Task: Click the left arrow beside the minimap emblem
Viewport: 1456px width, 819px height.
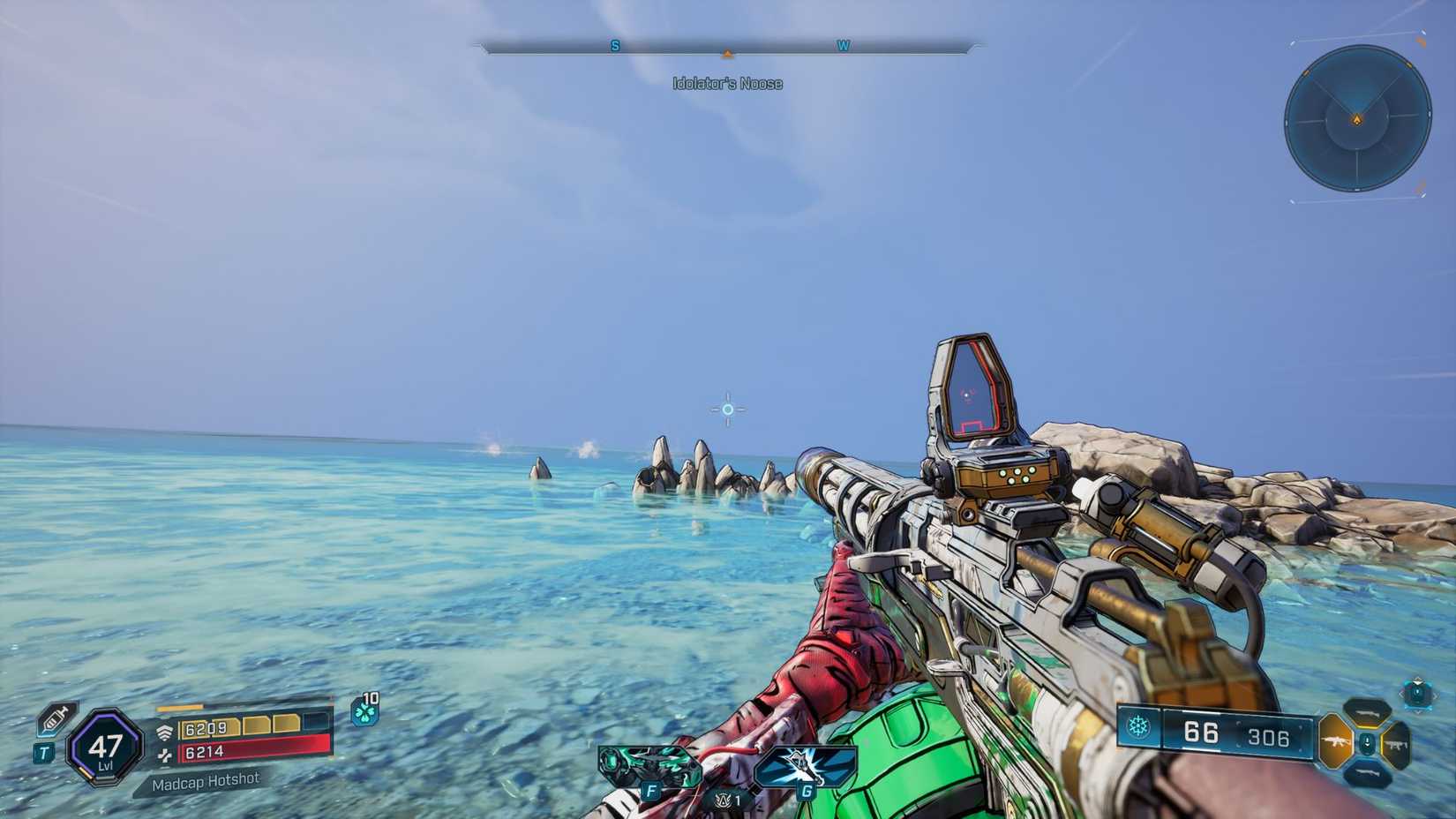Action: click(1402, 693)
